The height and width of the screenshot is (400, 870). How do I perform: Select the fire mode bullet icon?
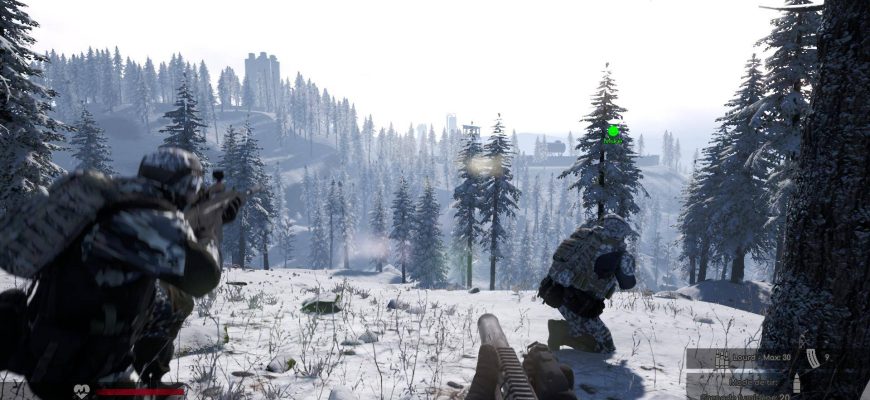796,382
